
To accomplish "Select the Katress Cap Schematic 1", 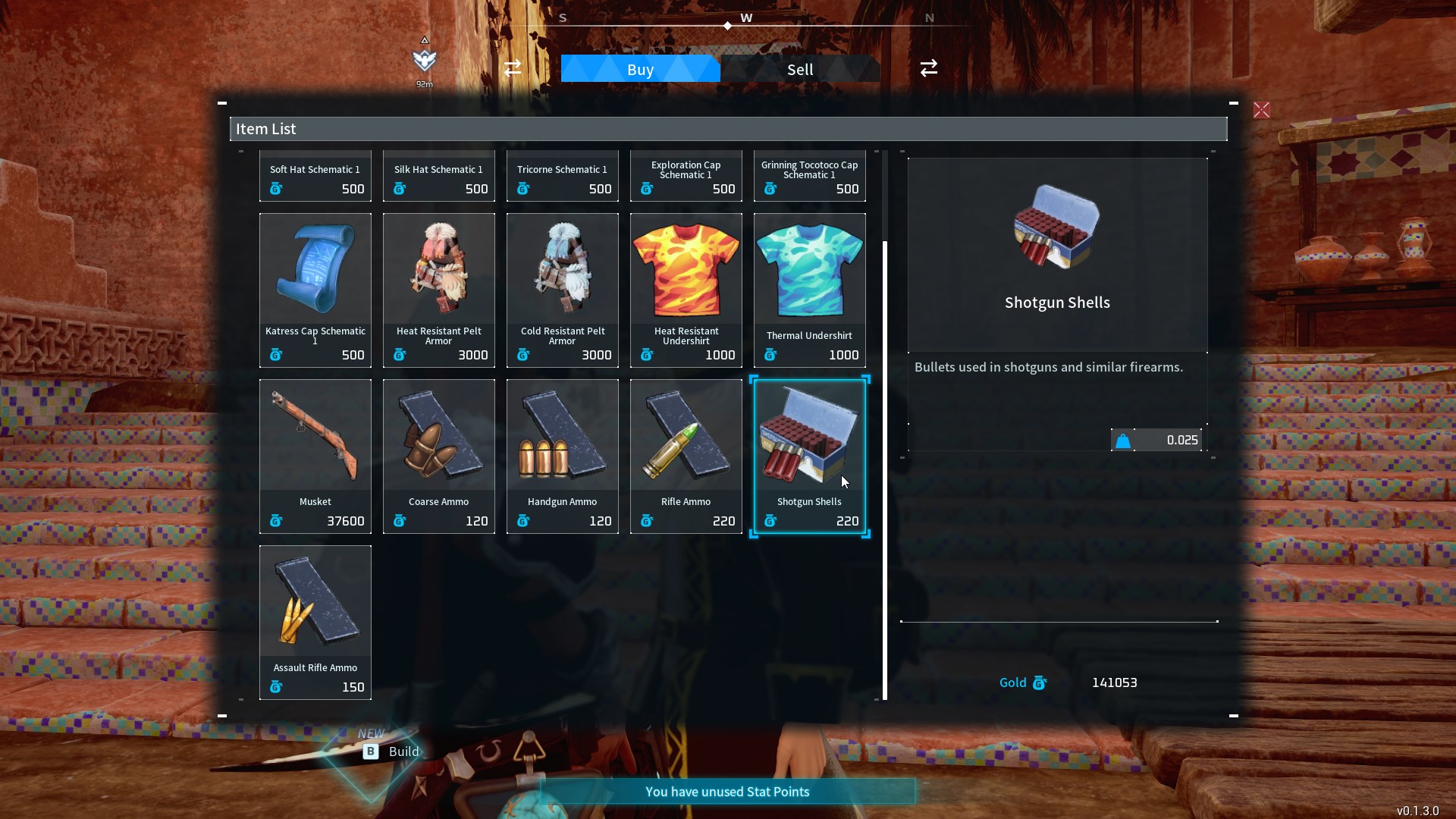I will 315,290.
